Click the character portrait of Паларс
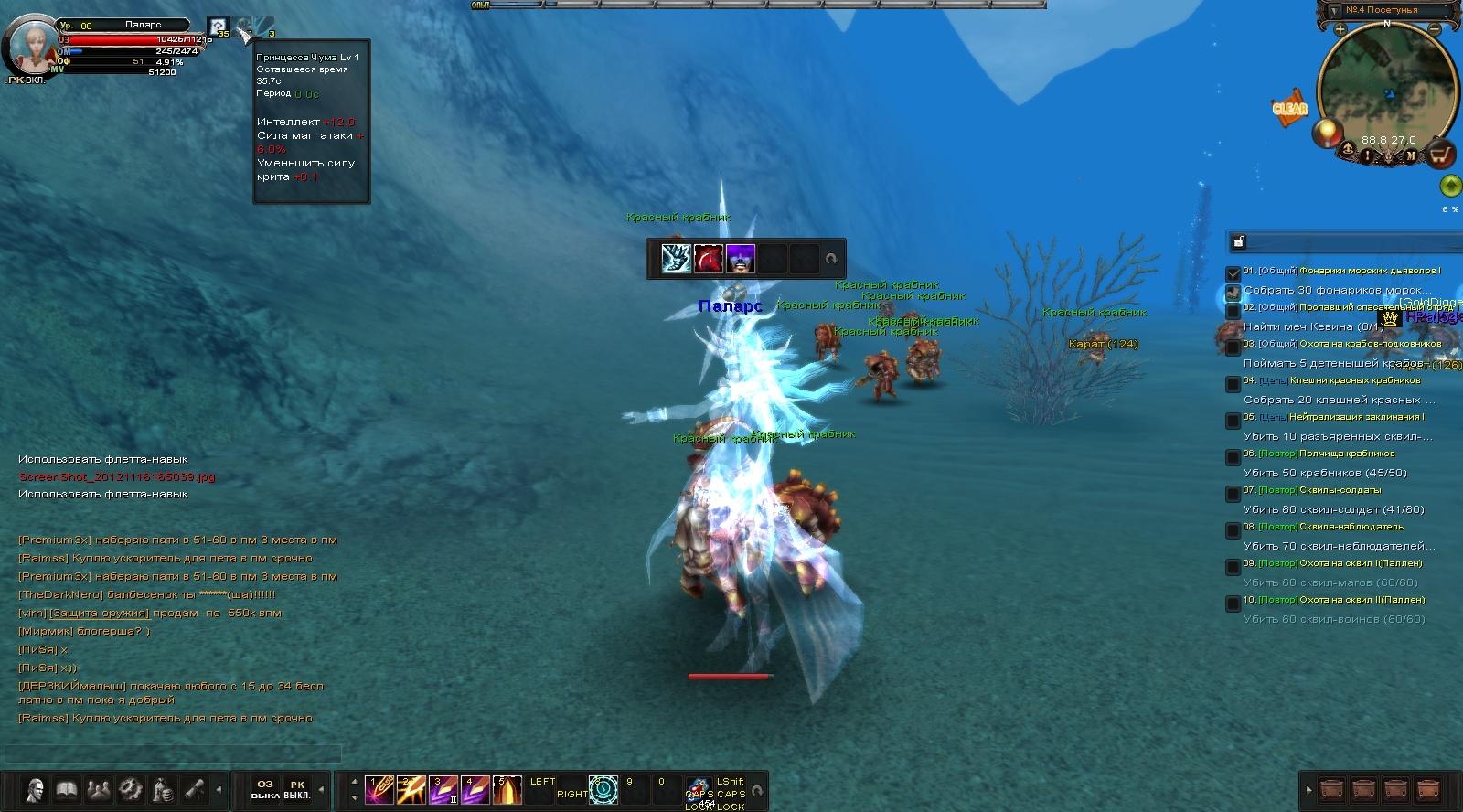The height and width of the screenshot is (812, 1463). 30,46
